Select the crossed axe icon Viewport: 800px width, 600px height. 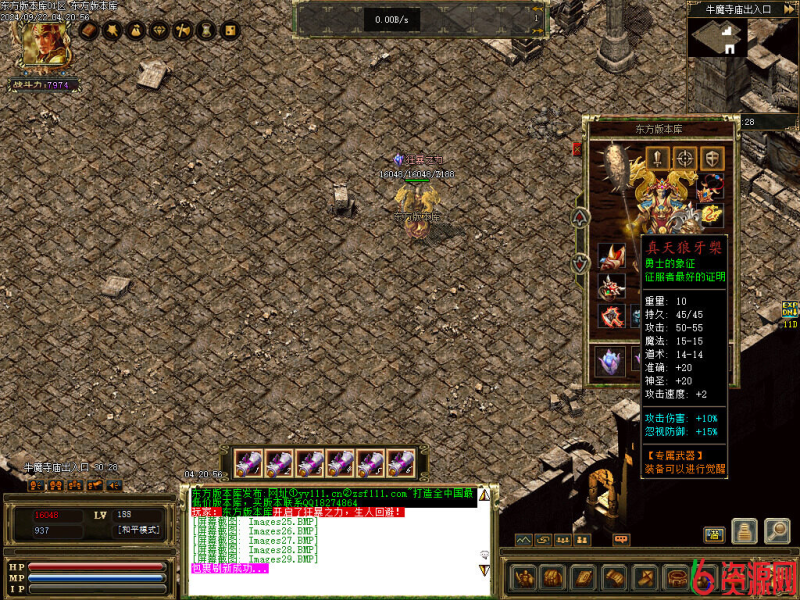pos(182,32)
